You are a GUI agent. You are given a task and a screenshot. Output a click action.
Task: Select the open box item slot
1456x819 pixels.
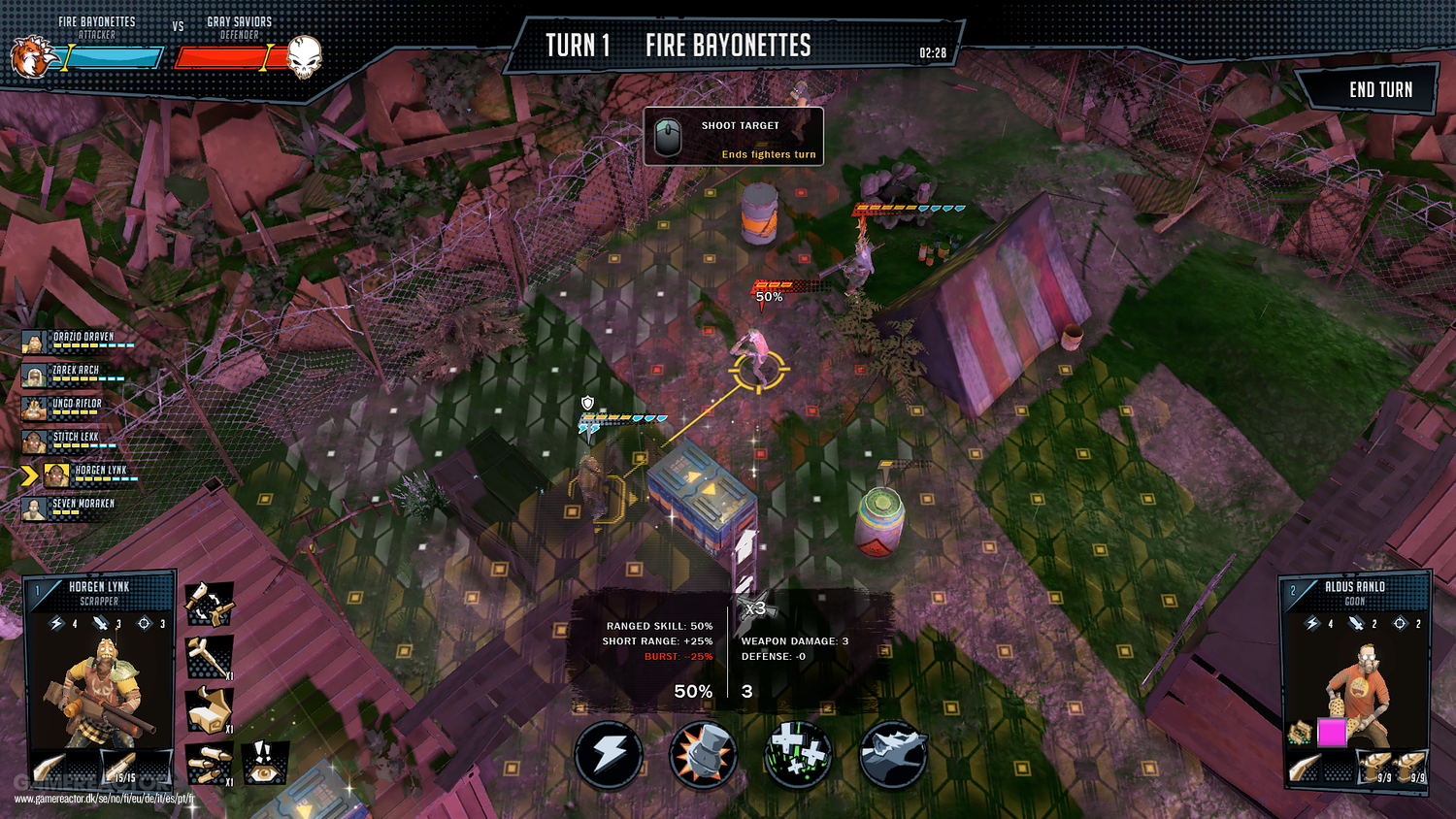point(209,710)
